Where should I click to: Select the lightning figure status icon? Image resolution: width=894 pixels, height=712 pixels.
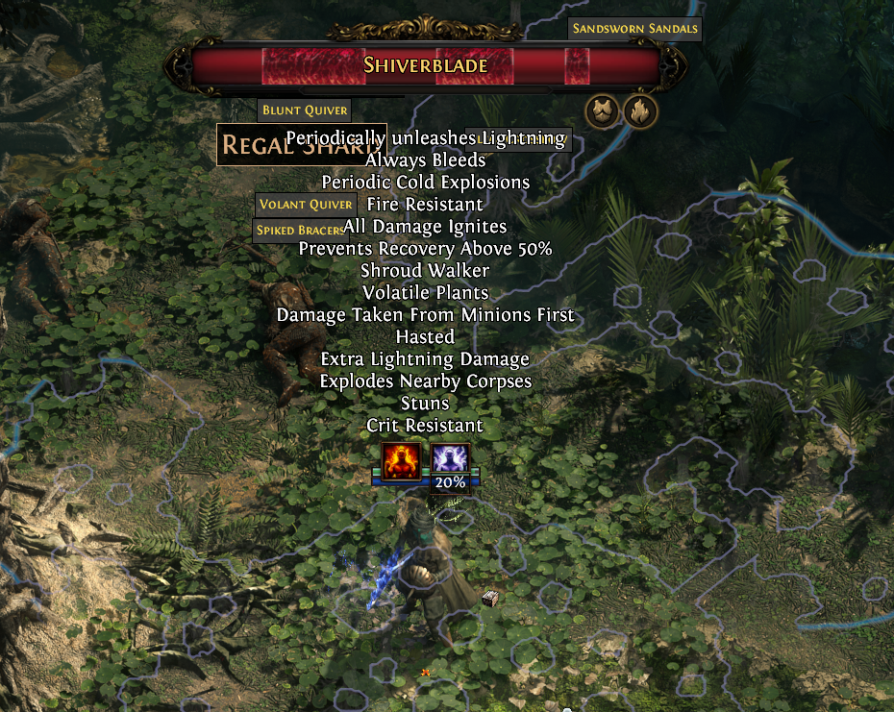tap(450, 460)
